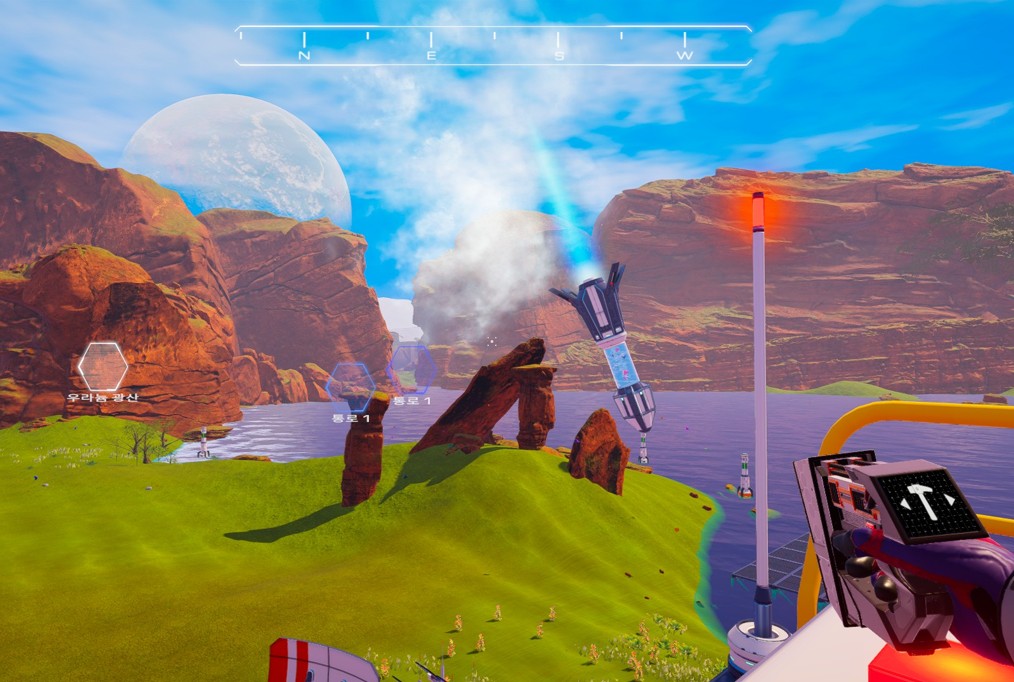Click the W heading on the compass bar

click(x=685, y=56)
